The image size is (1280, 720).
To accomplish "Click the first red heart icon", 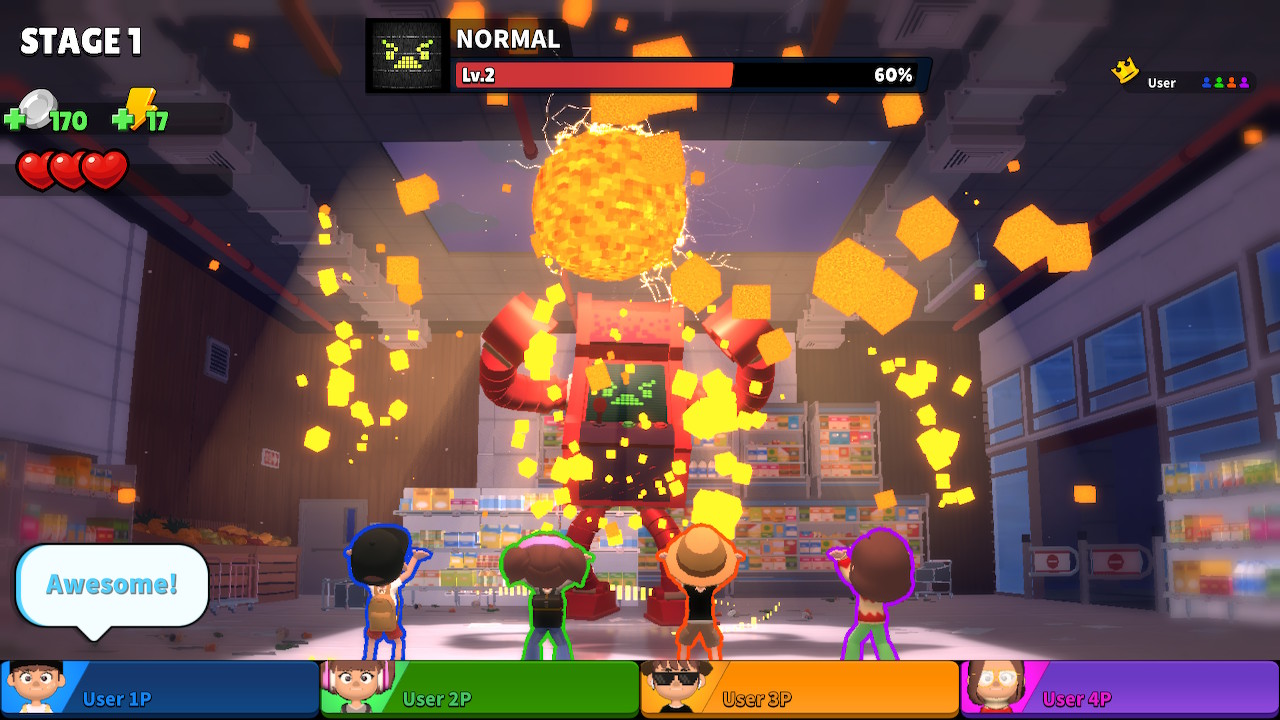I will 34,169.
